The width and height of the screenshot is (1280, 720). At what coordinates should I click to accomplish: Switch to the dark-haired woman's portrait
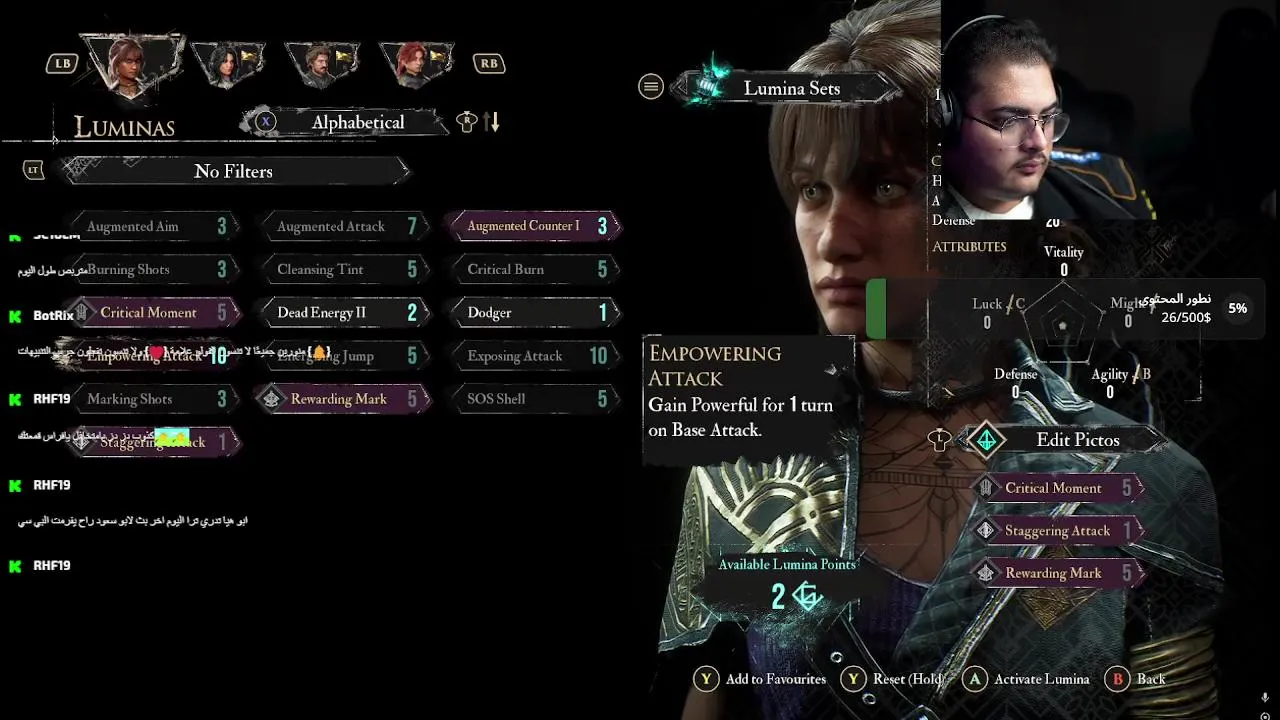[228, 63]
